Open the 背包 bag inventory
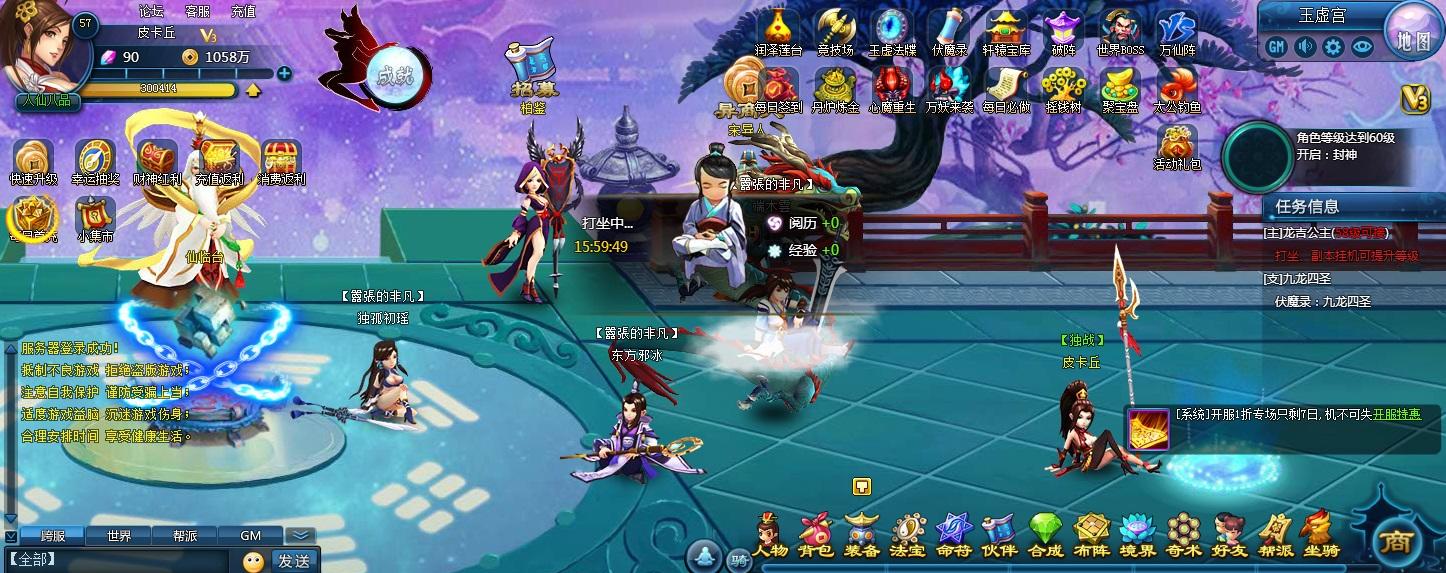1446x573 pixels. [x=817, y=535]
